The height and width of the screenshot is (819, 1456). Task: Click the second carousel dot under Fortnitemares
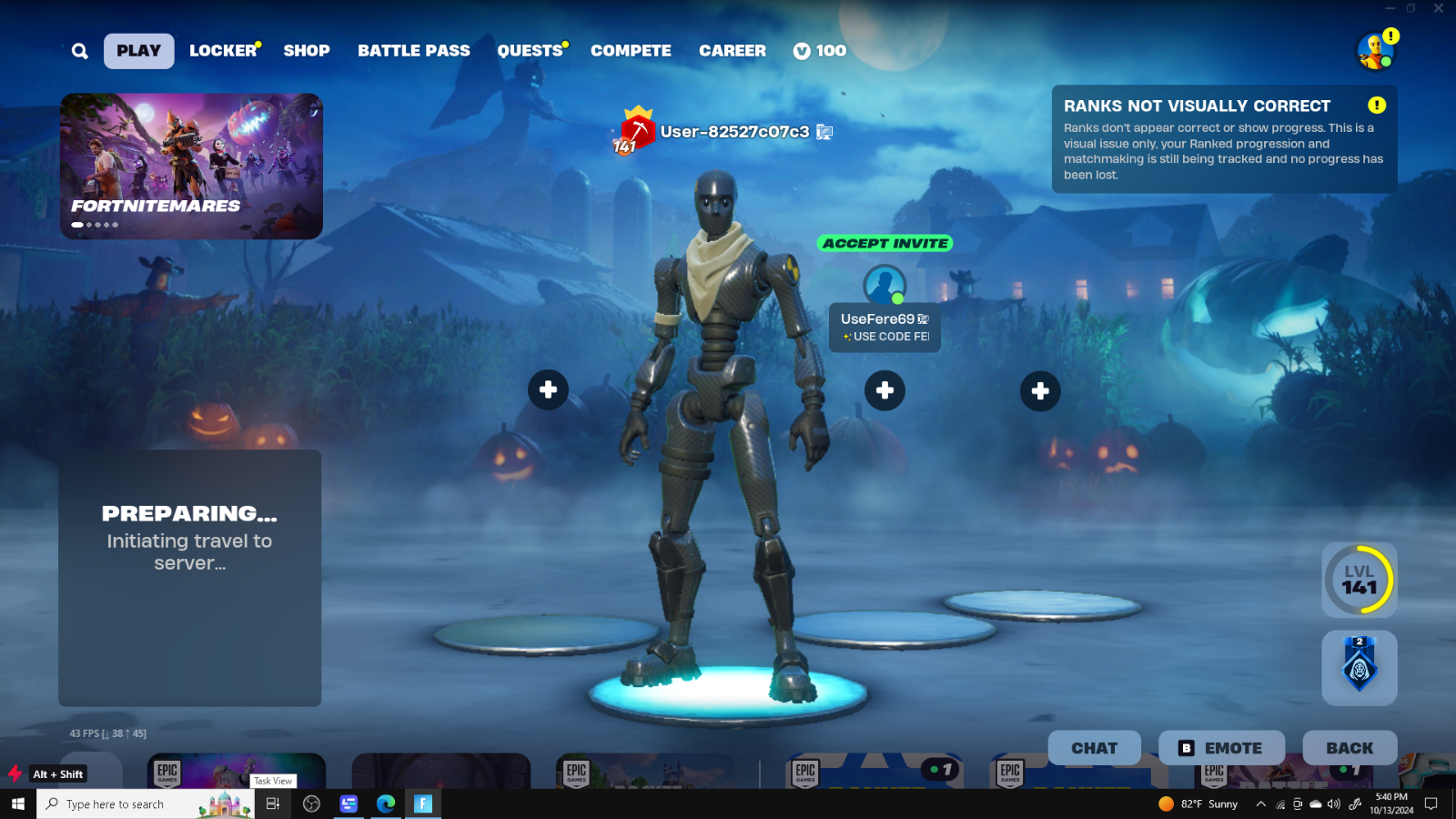(88, 225)
